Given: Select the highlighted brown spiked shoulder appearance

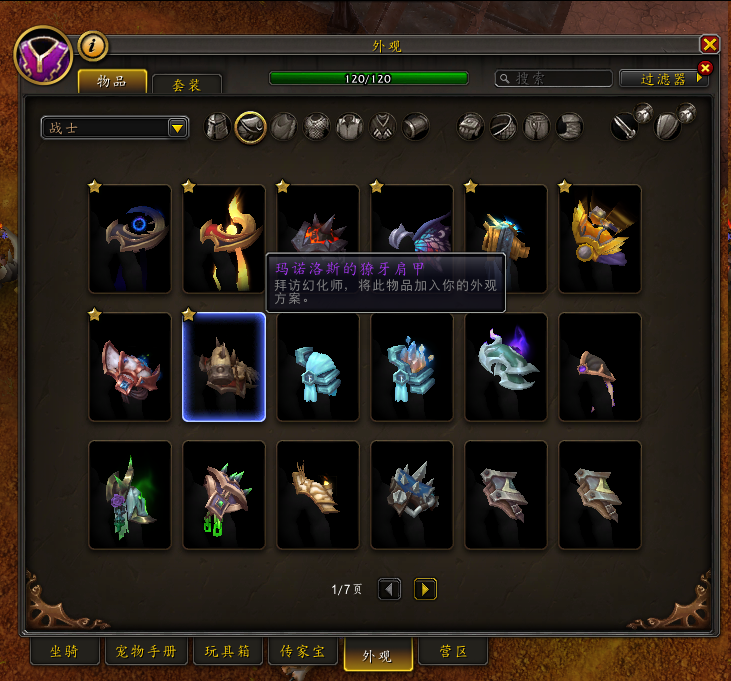Looking at the screenshot, I should [224, 367].
